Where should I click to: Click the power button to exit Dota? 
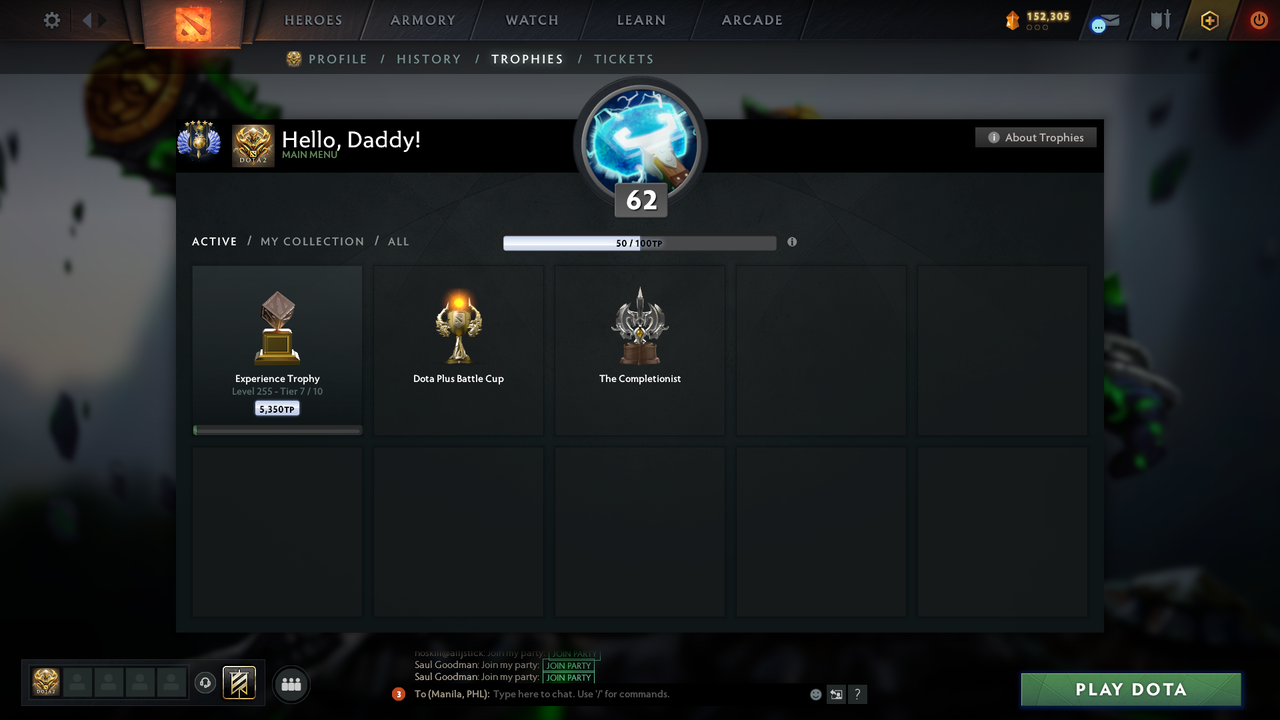point(1258,19)
